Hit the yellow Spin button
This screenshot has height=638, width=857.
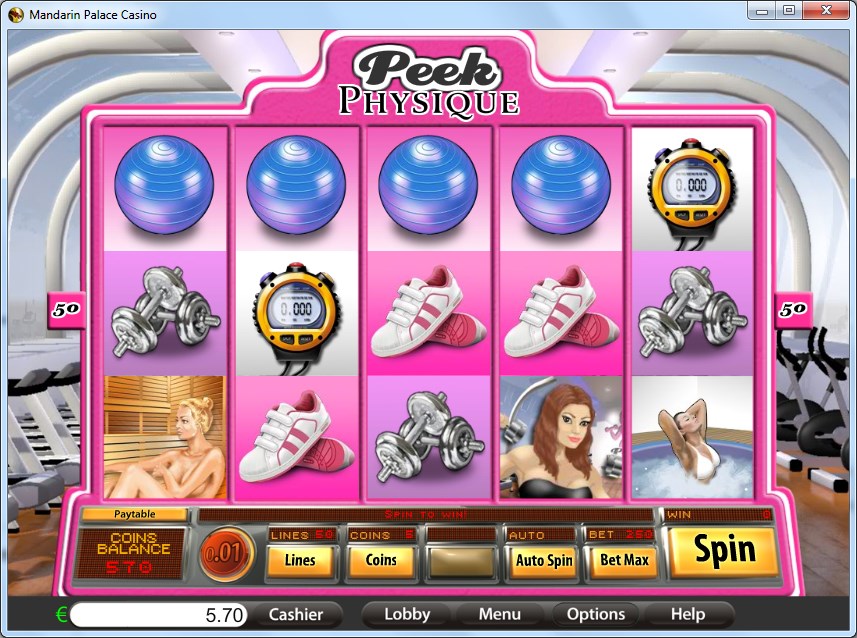click(724, 550)
